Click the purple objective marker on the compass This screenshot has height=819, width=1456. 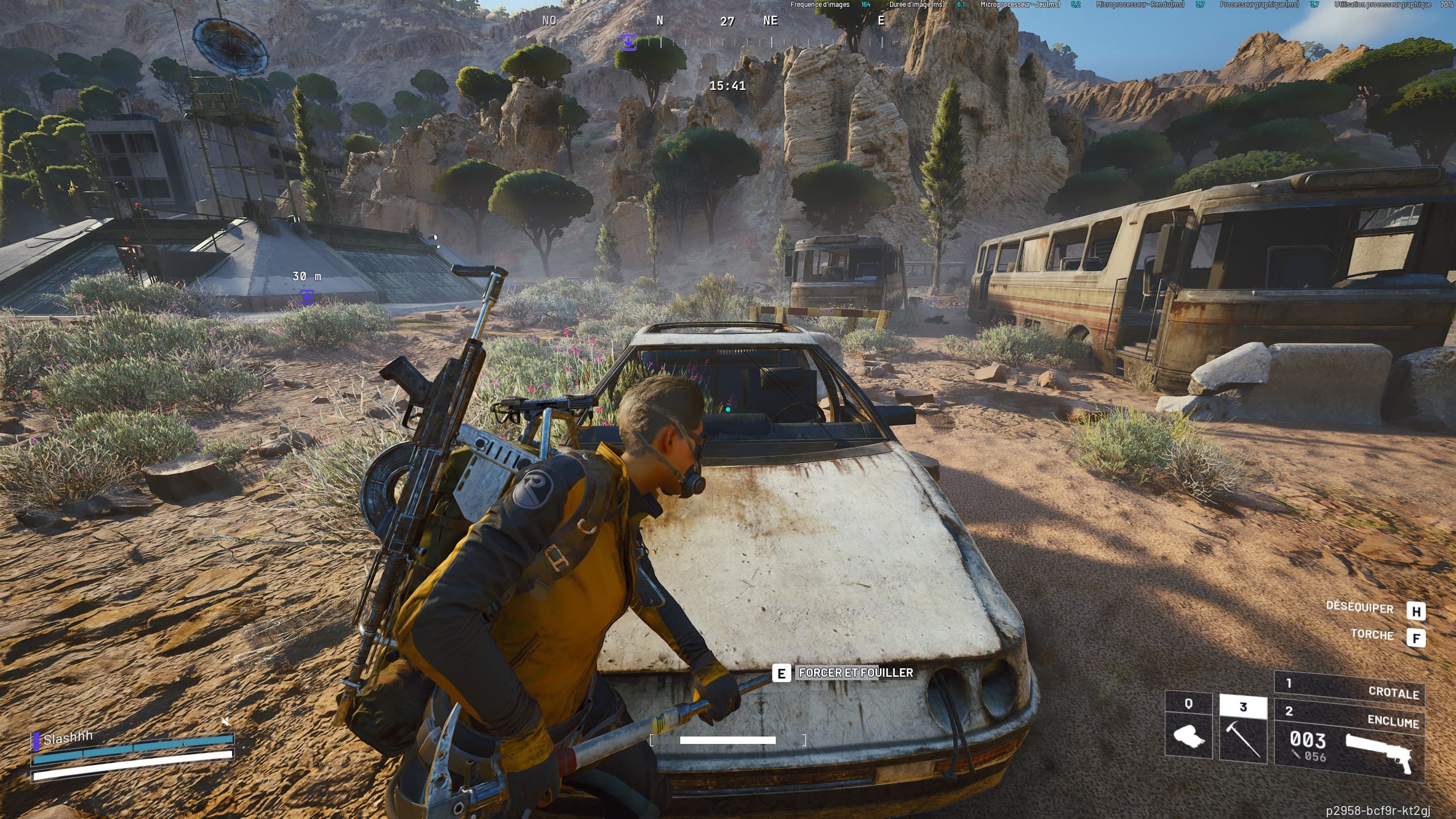pyautogui.click(x=628, y=42)
